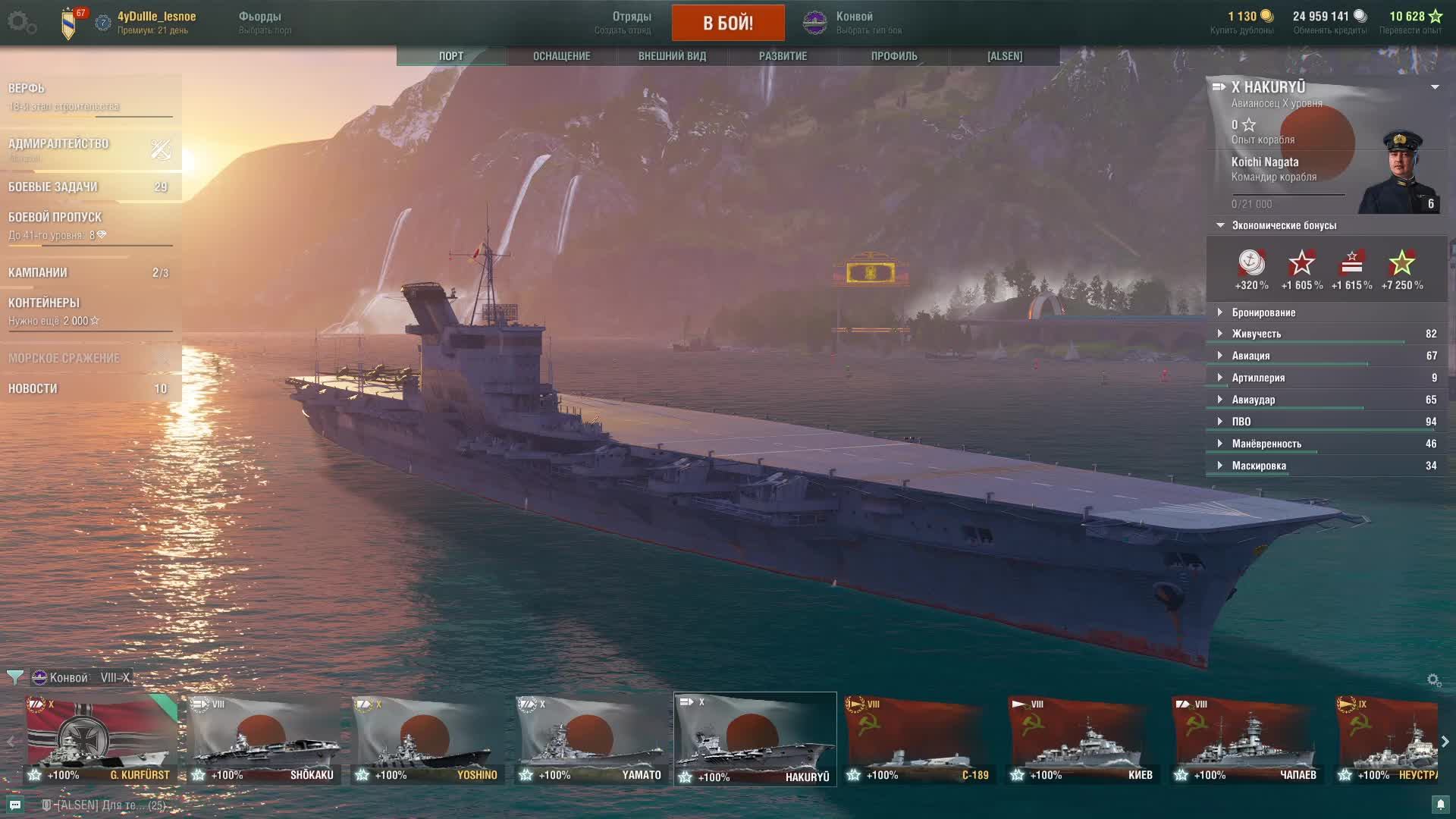
Task: Switch to the ОСНАЩЕНИЕ tab
Action: [x=561, y=56]
